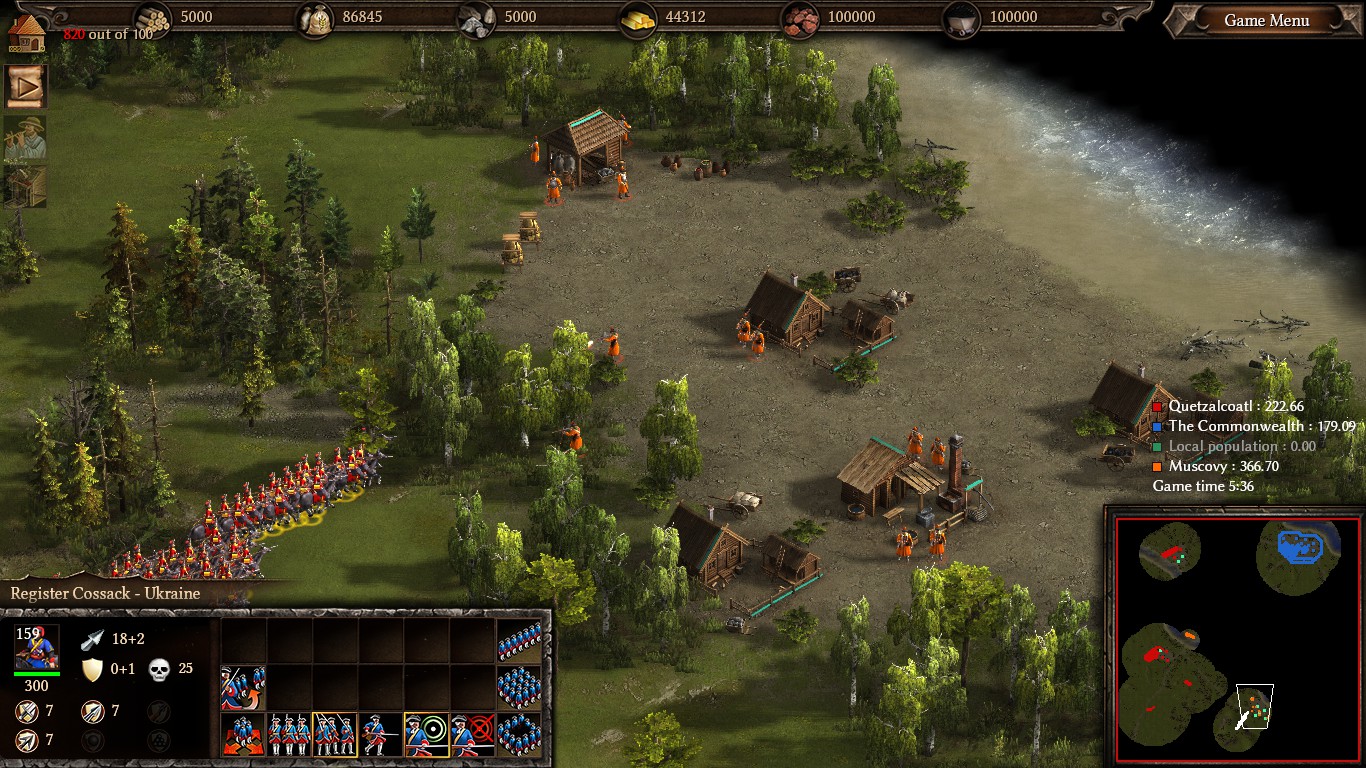
Task: Click the scroll play-arrow button
Action: [x=25, y=88]
